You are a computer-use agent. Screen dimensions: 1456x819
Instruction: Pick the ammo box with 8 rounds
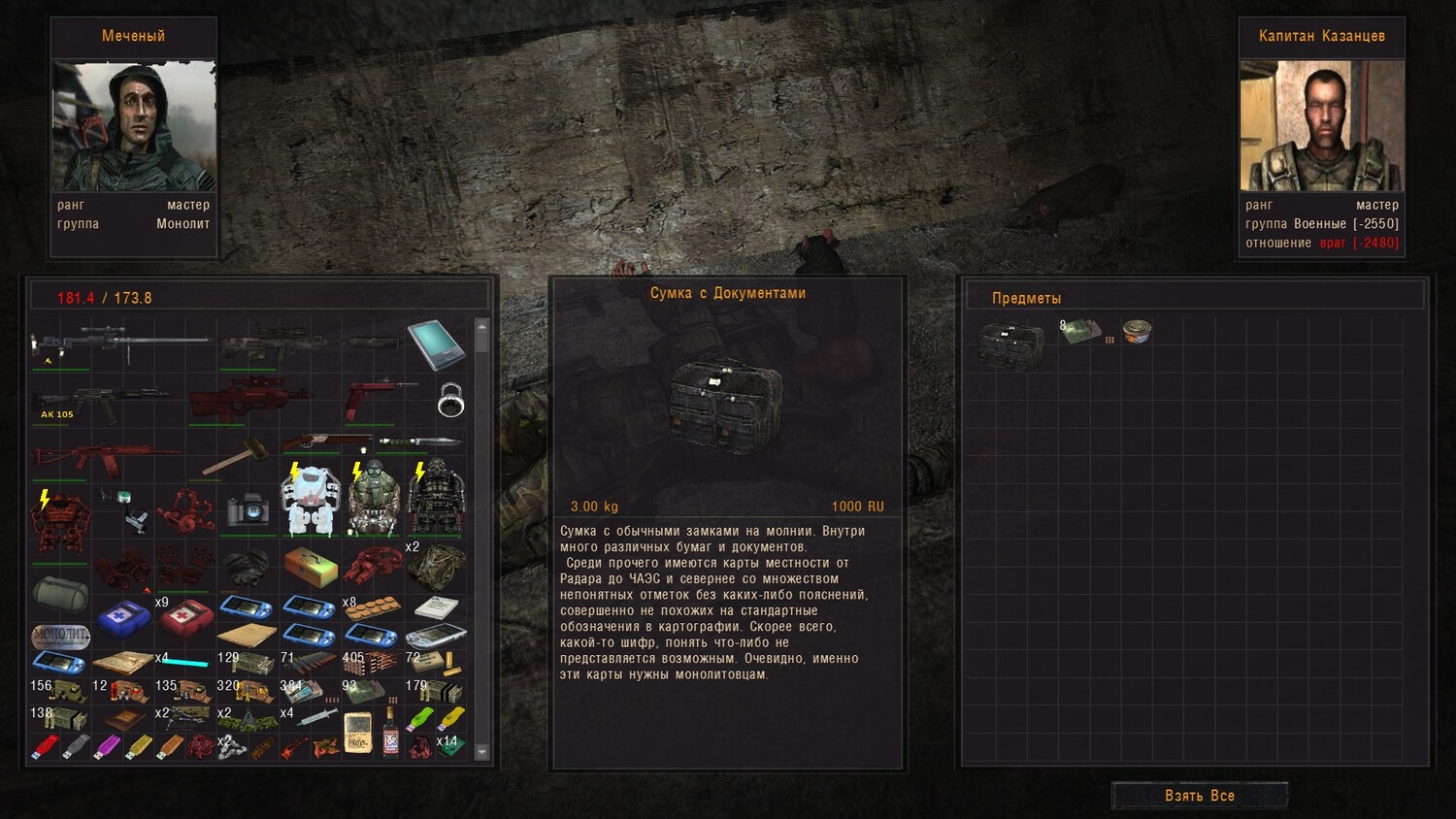click(1080, 333)
